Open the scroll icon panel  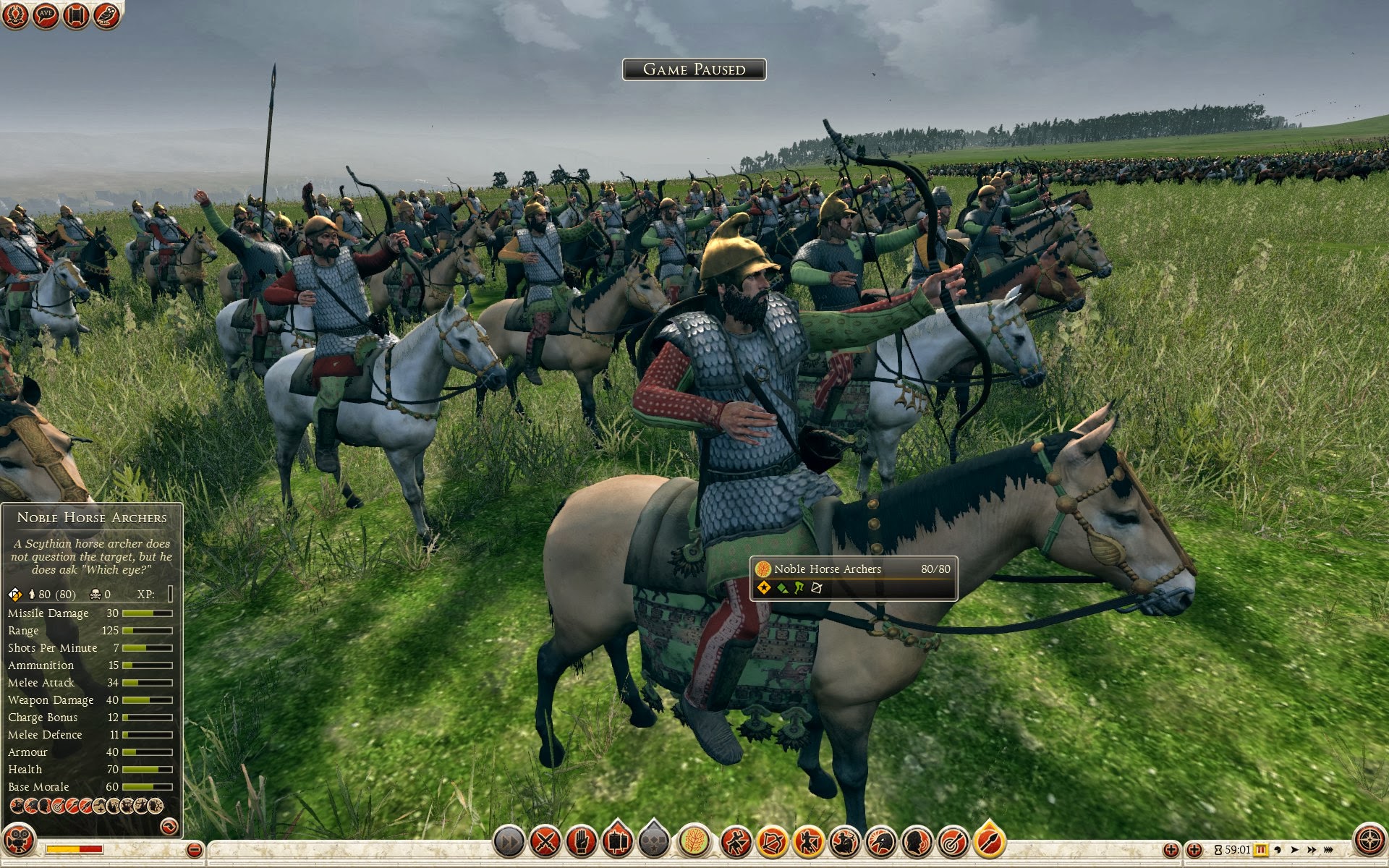point(76,15)
